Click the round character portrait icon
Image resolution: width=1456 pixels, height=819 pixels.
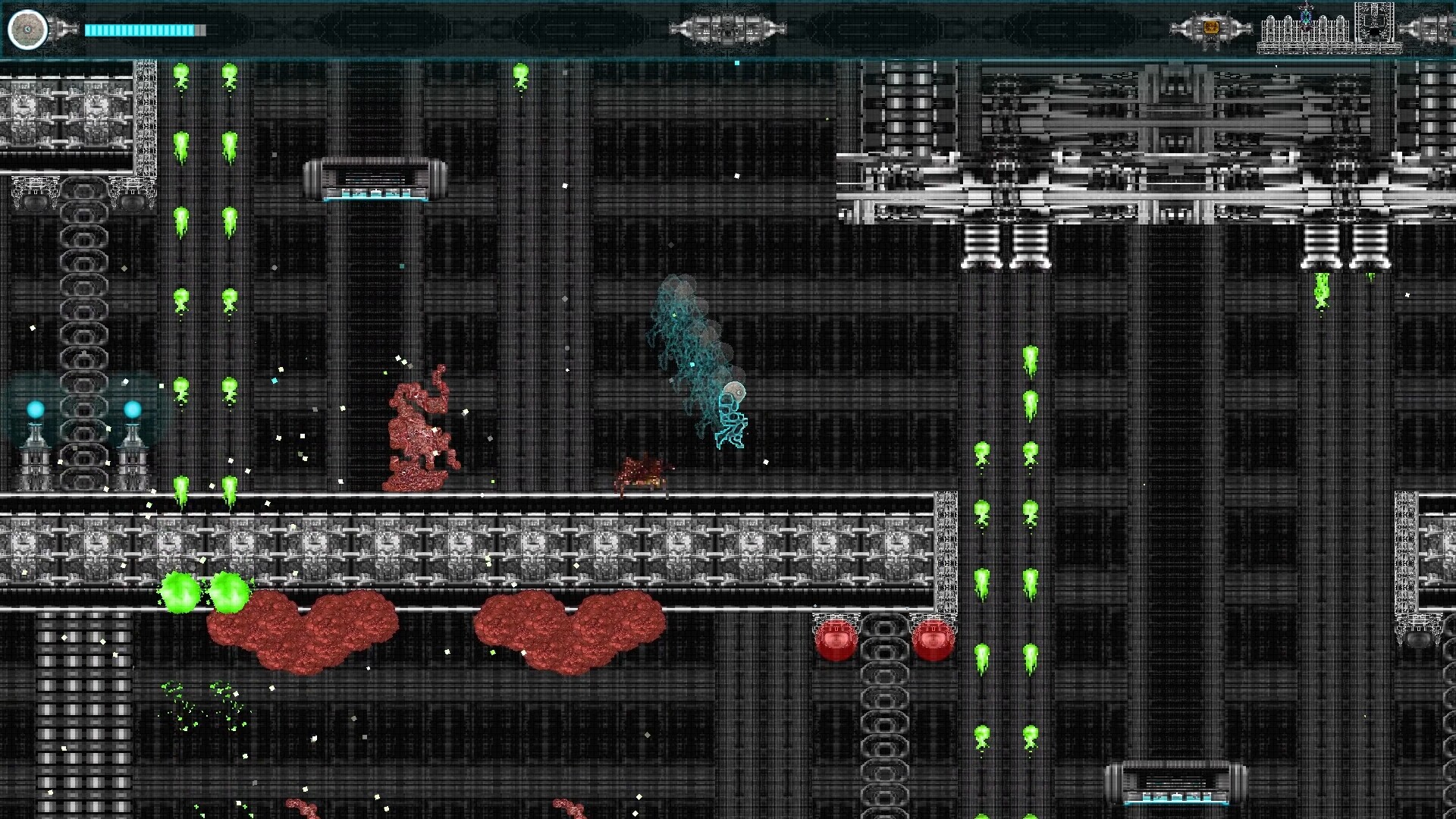[28, 30]
